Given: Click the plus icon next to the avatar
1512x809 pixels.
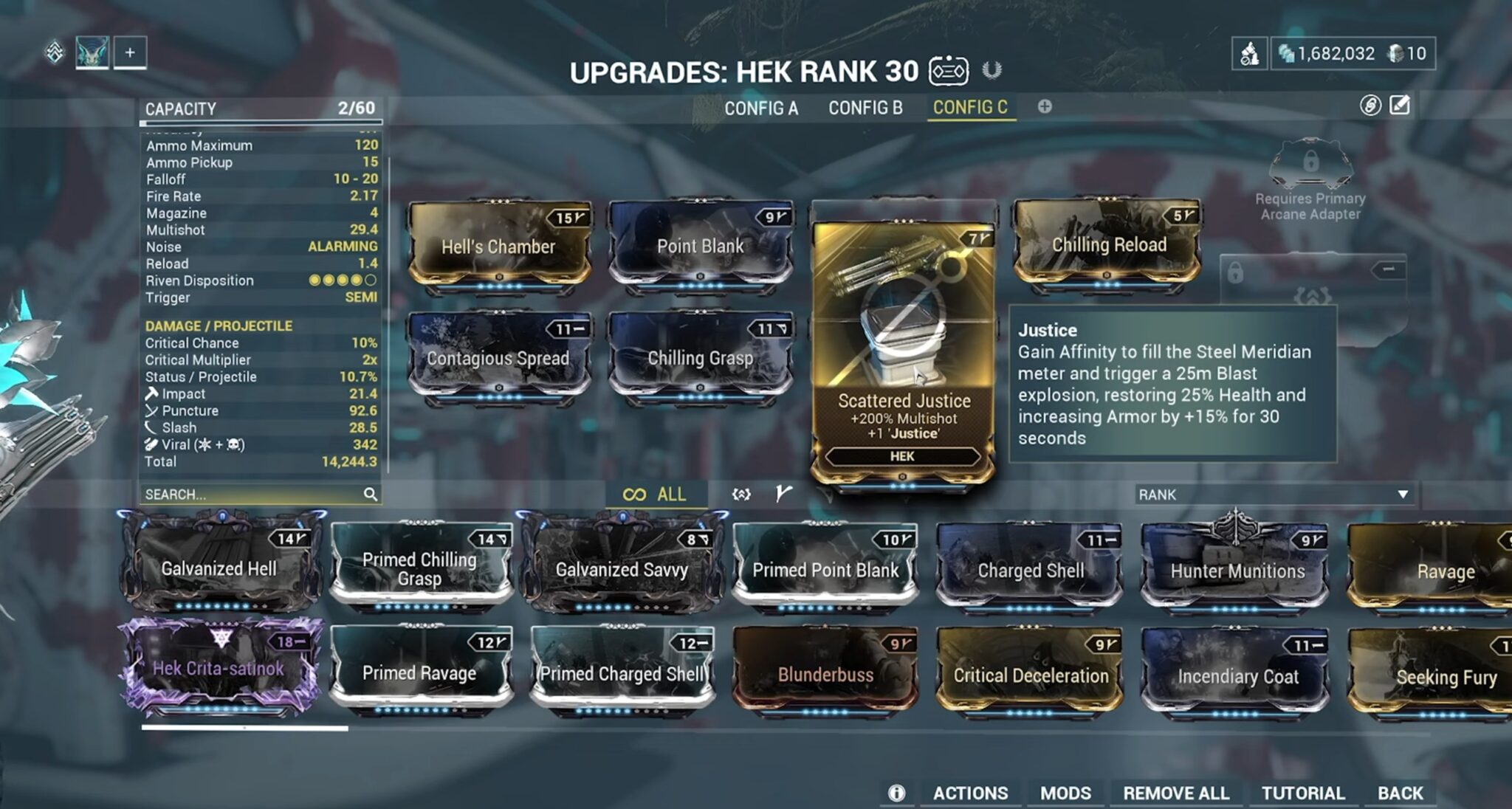Looking at the screenshot, I should point(131,52).
